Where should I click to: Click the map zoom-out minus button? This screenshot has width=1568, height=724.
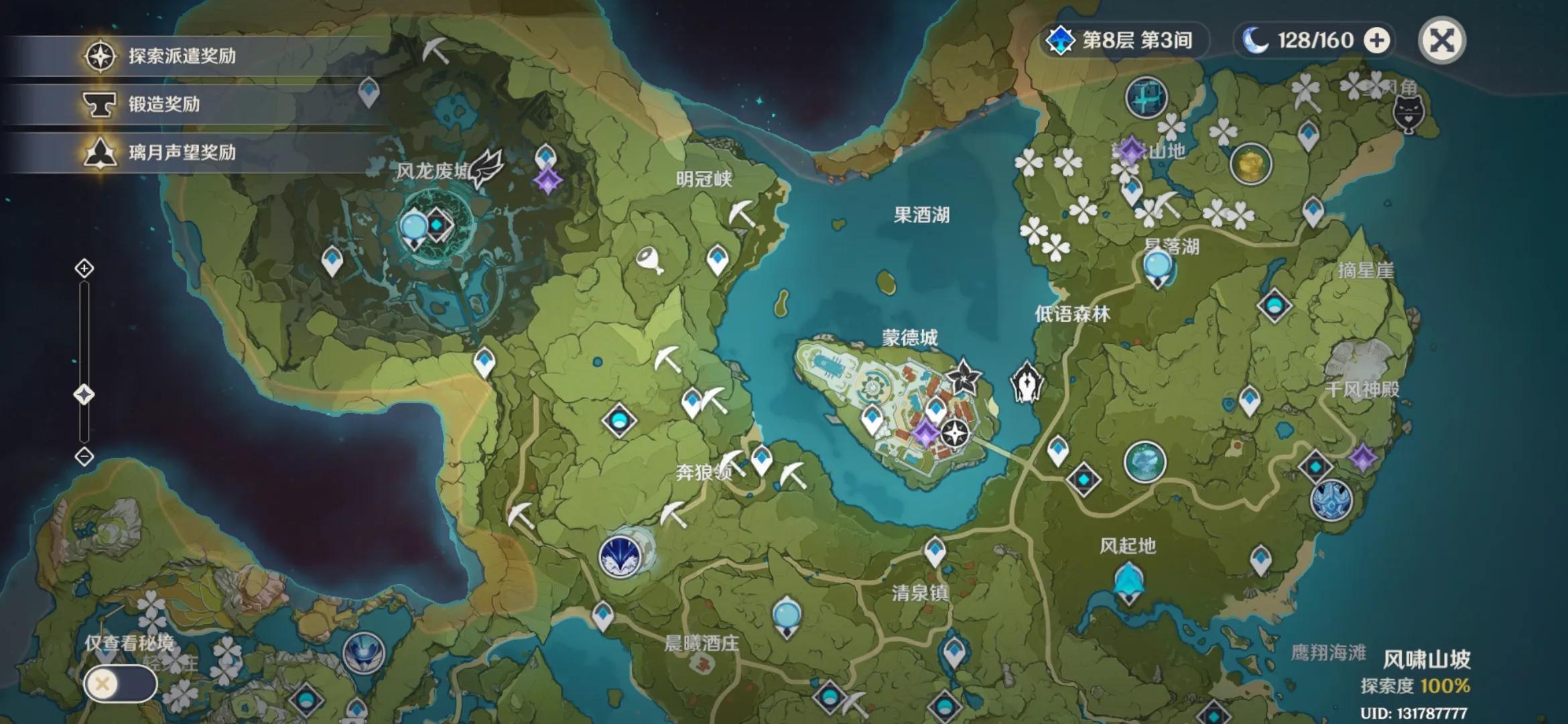[84, 457]
